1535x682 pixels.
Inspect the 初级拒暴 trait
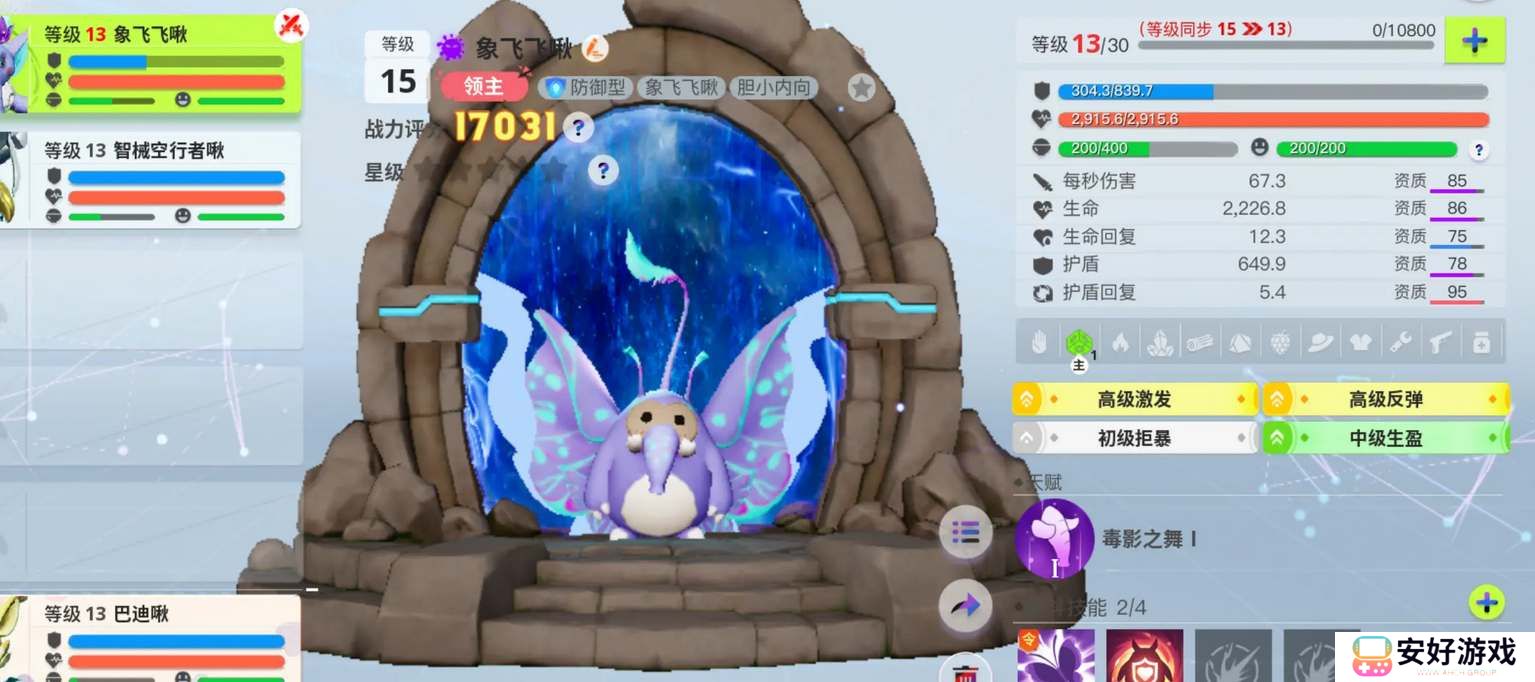1135,438
